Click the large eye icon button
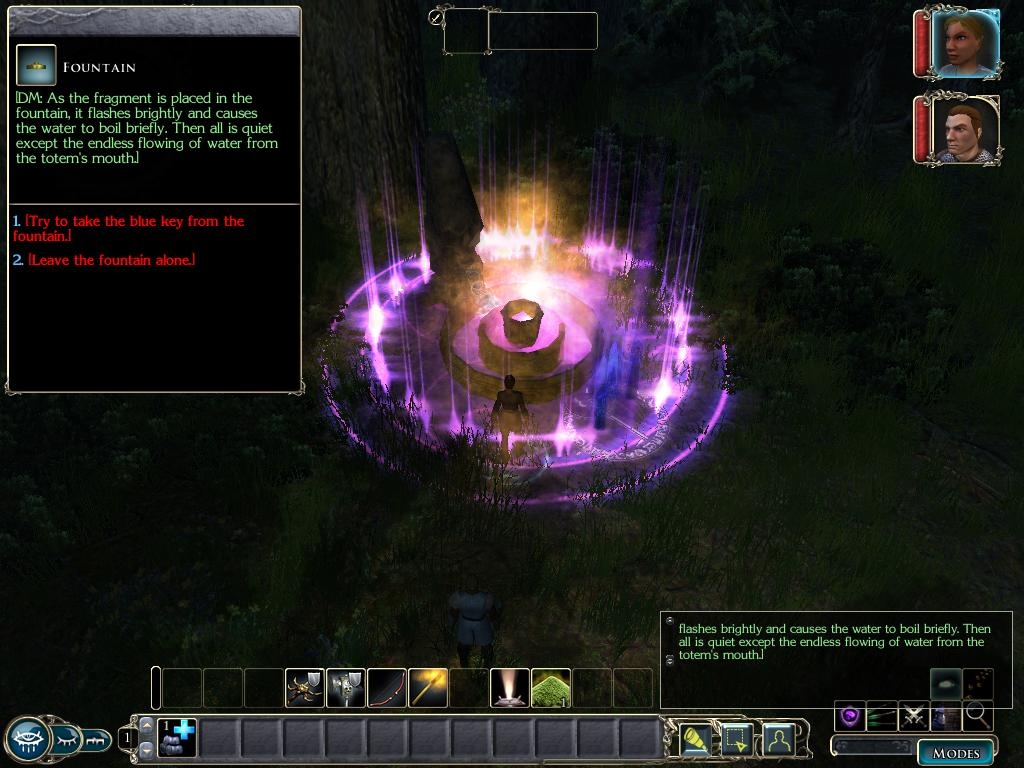Image resolution: width=1024 pixels, height=768 pixels. 27,740
